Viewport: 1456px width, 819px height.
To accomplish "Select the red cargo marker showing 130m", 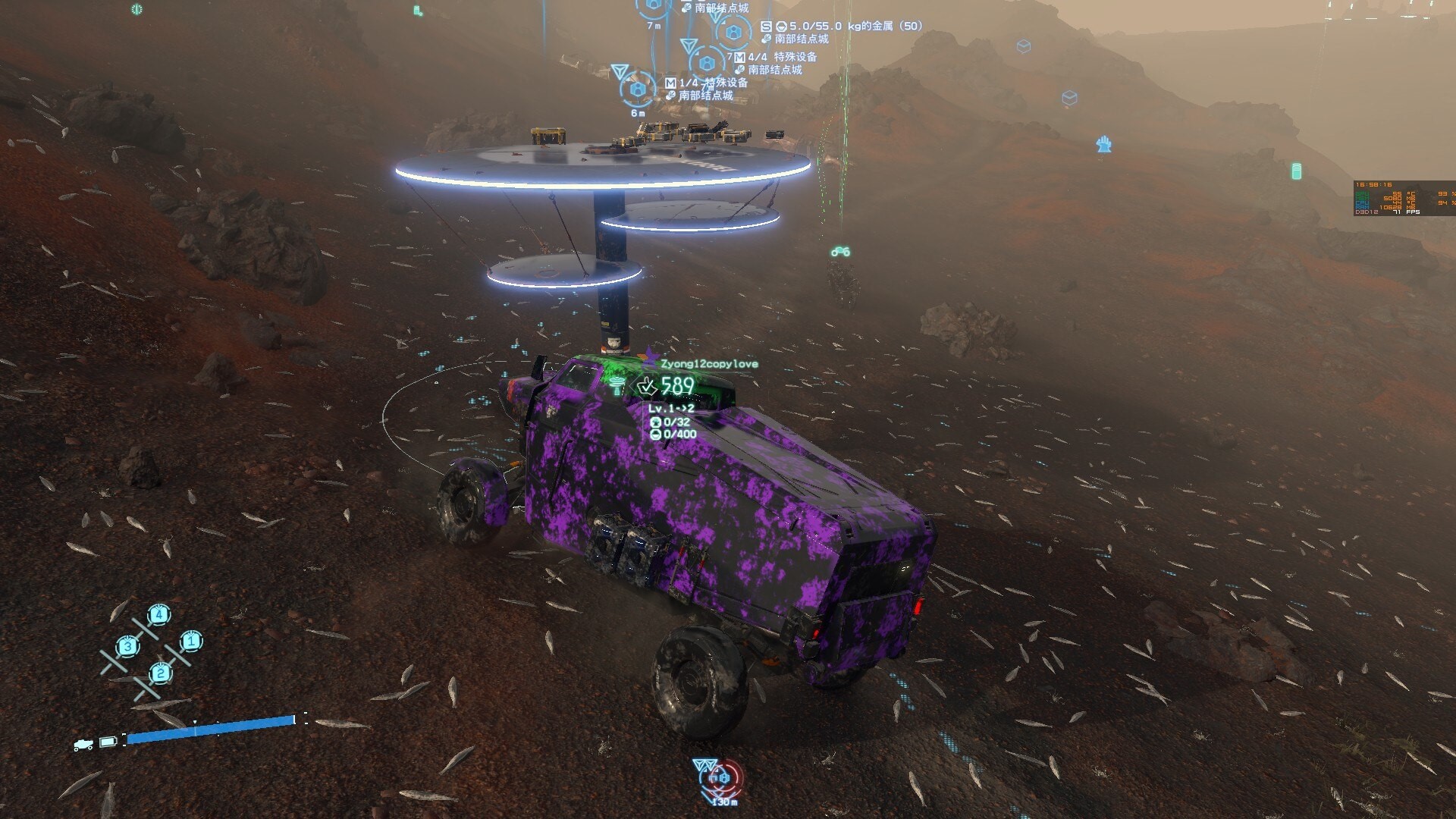I will coord(719,778).
